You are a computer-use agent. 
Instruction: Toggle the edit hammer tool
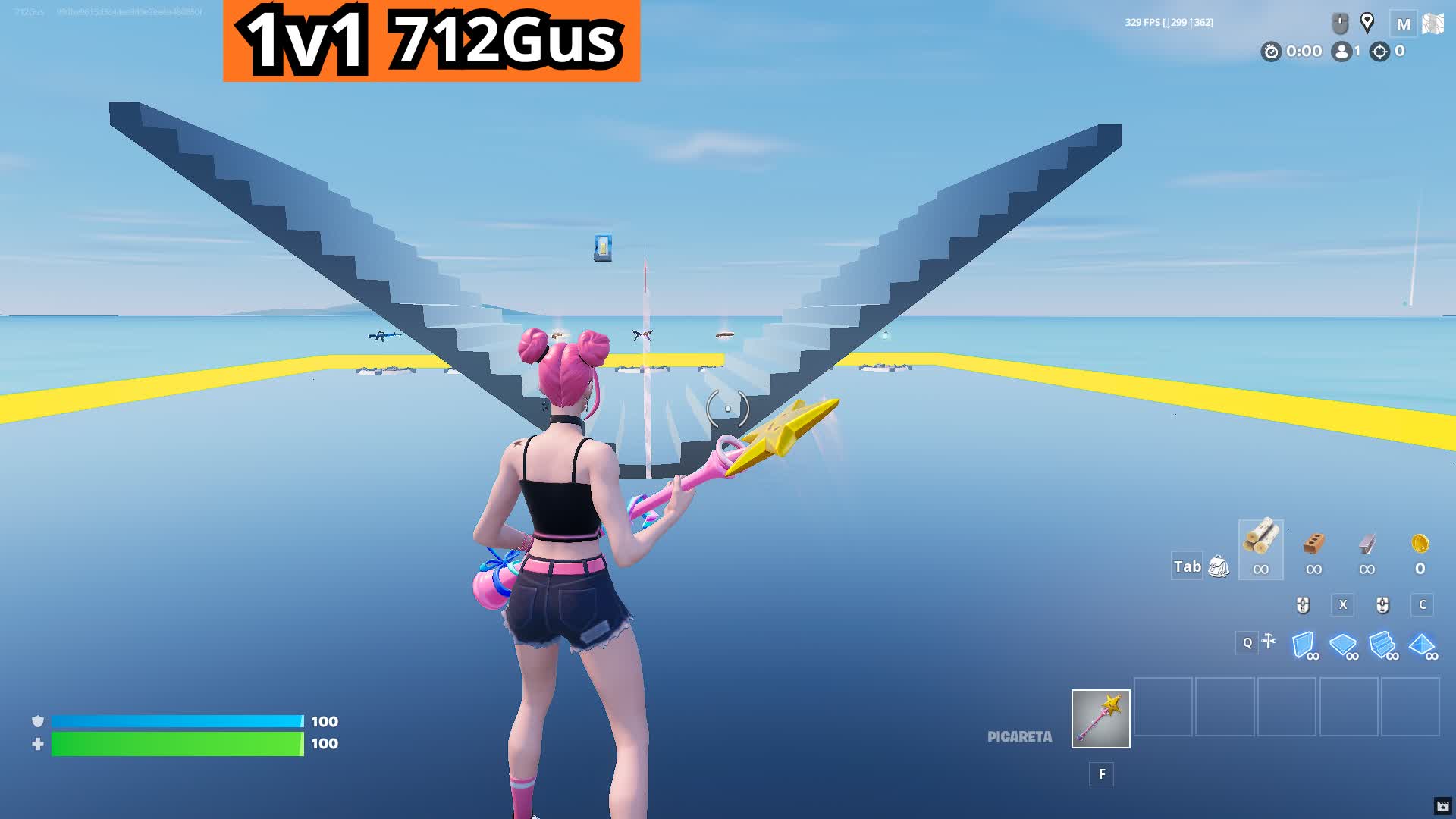pyautogui.click(x=1267, y=641)
